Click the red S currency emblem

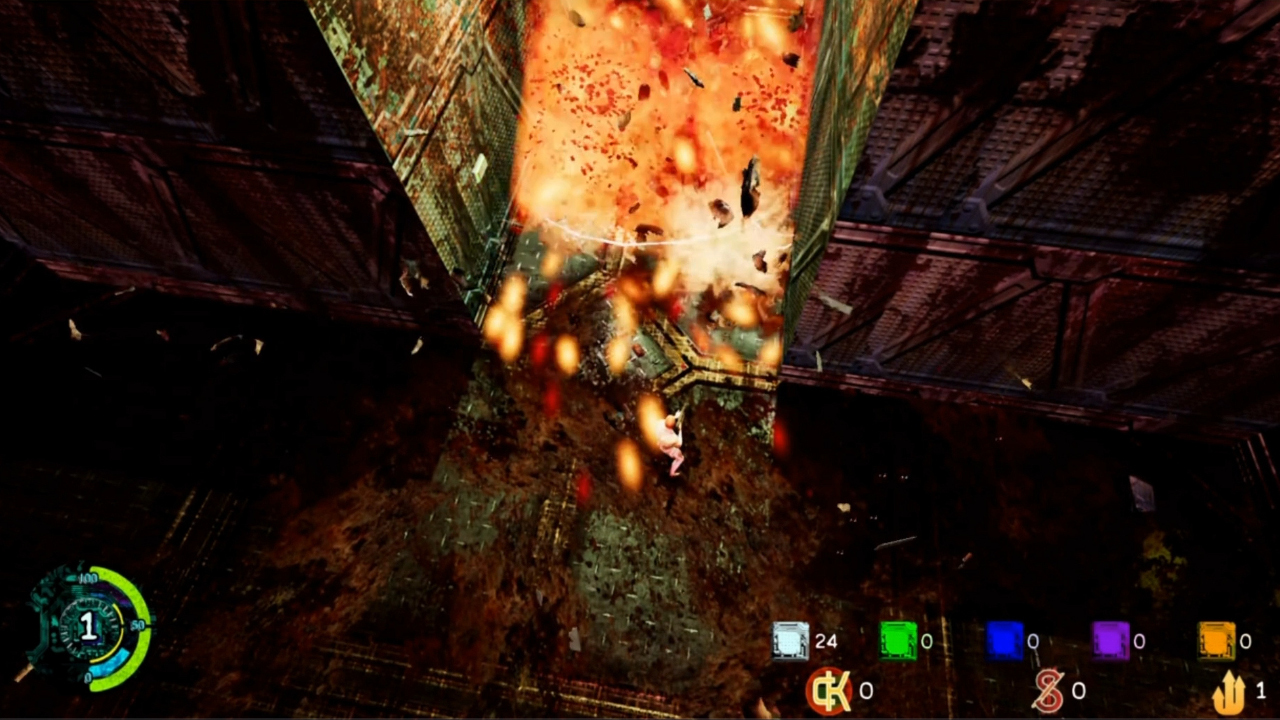pyautogui.click(x=1052, y=691)
